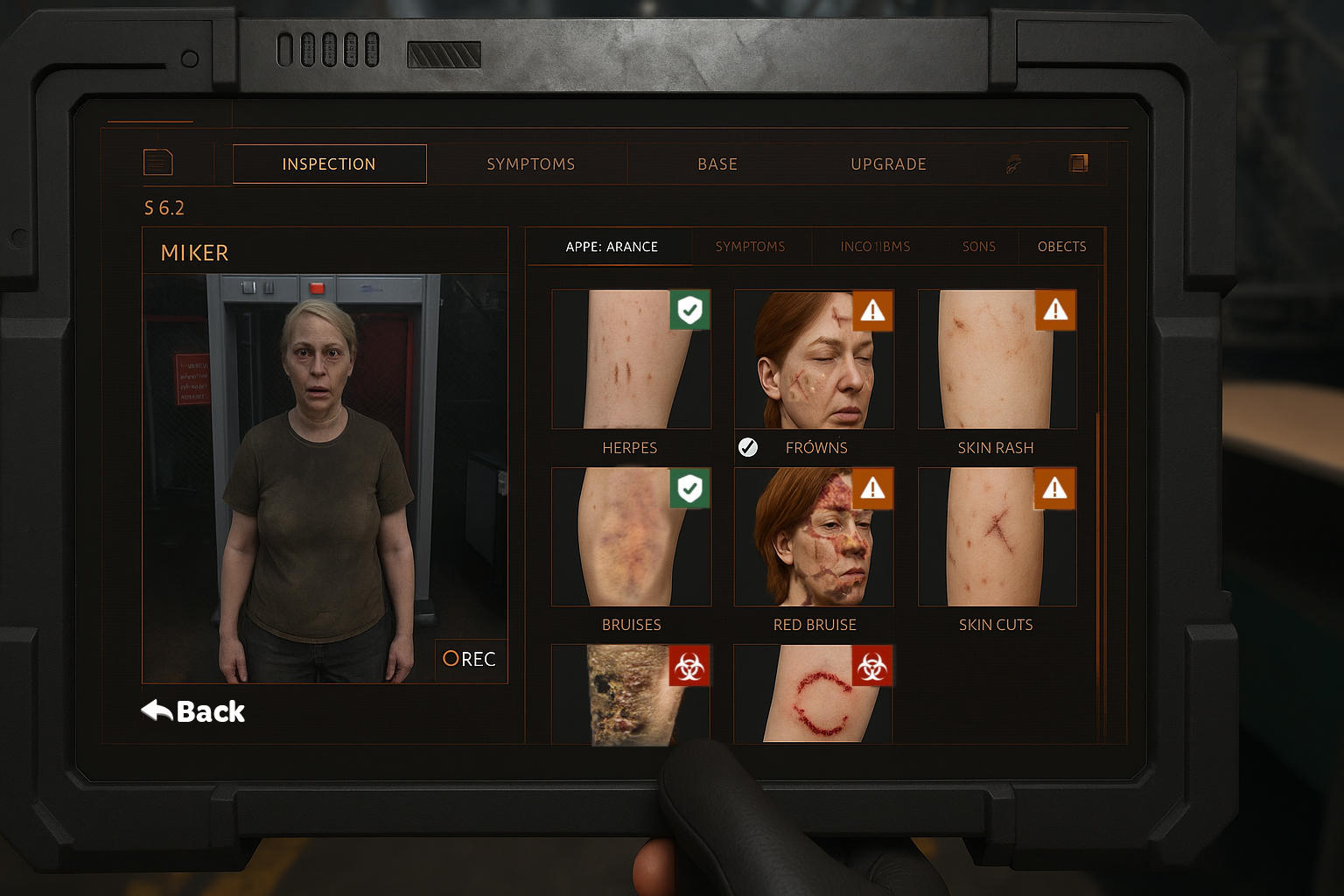The image size is (1344, 896).
Task: Toggle the REC recording indicator
Action: [470, 659]
